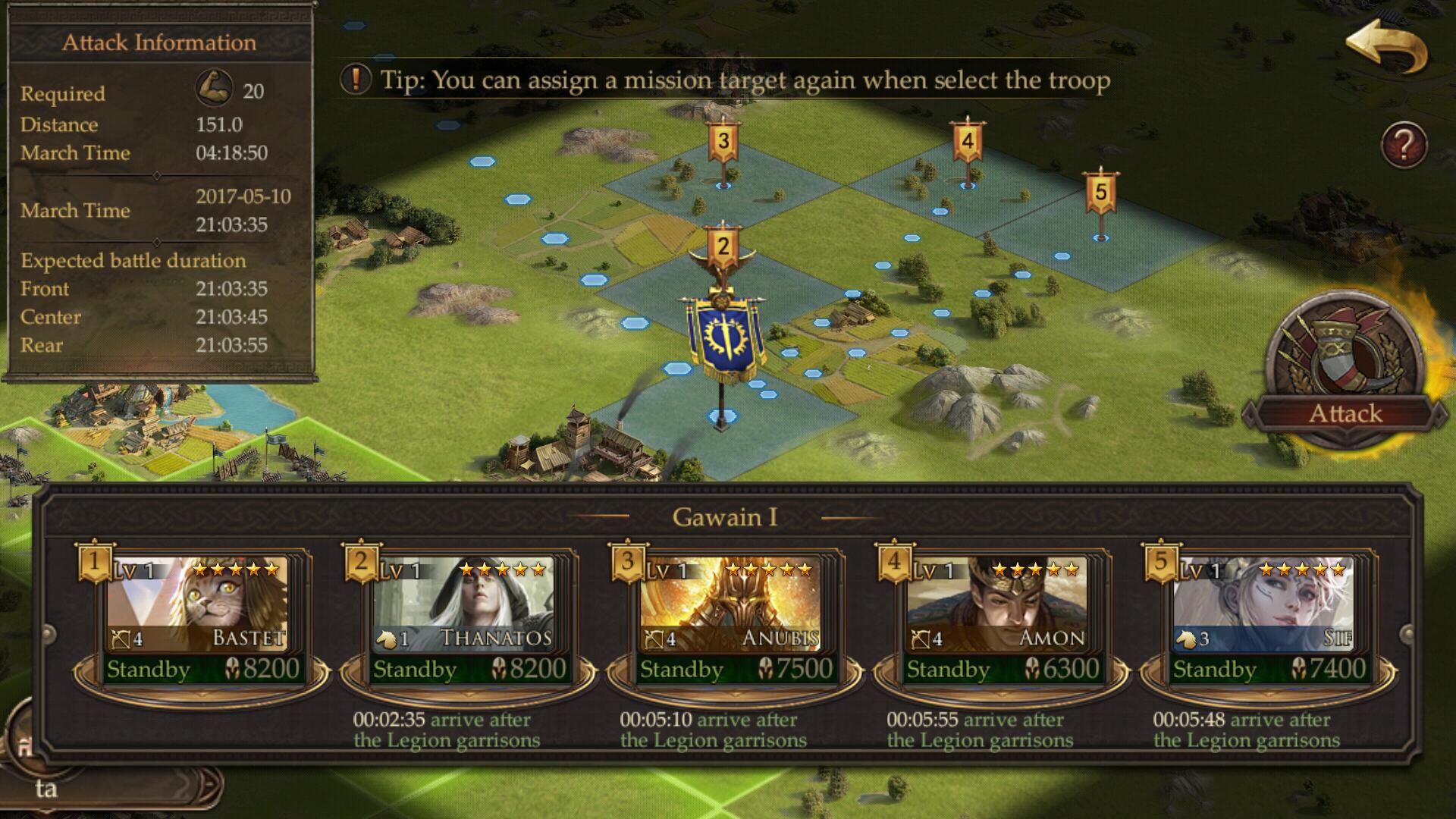Click target flag number 3 on map
The image size is (1456, 819).
723,143
